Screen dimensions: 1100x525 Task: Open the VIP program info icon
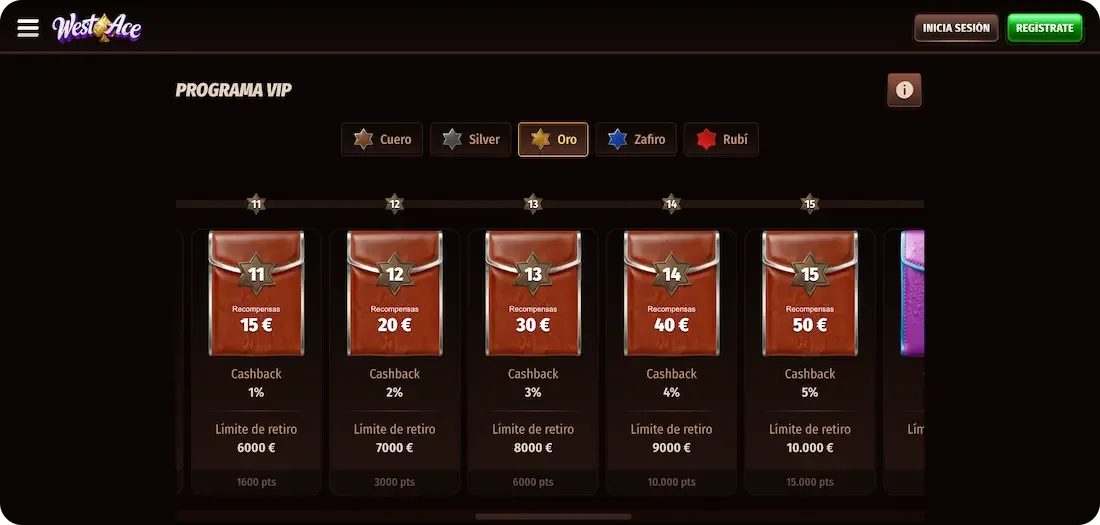pyautogui.click(x=904, y=90)
